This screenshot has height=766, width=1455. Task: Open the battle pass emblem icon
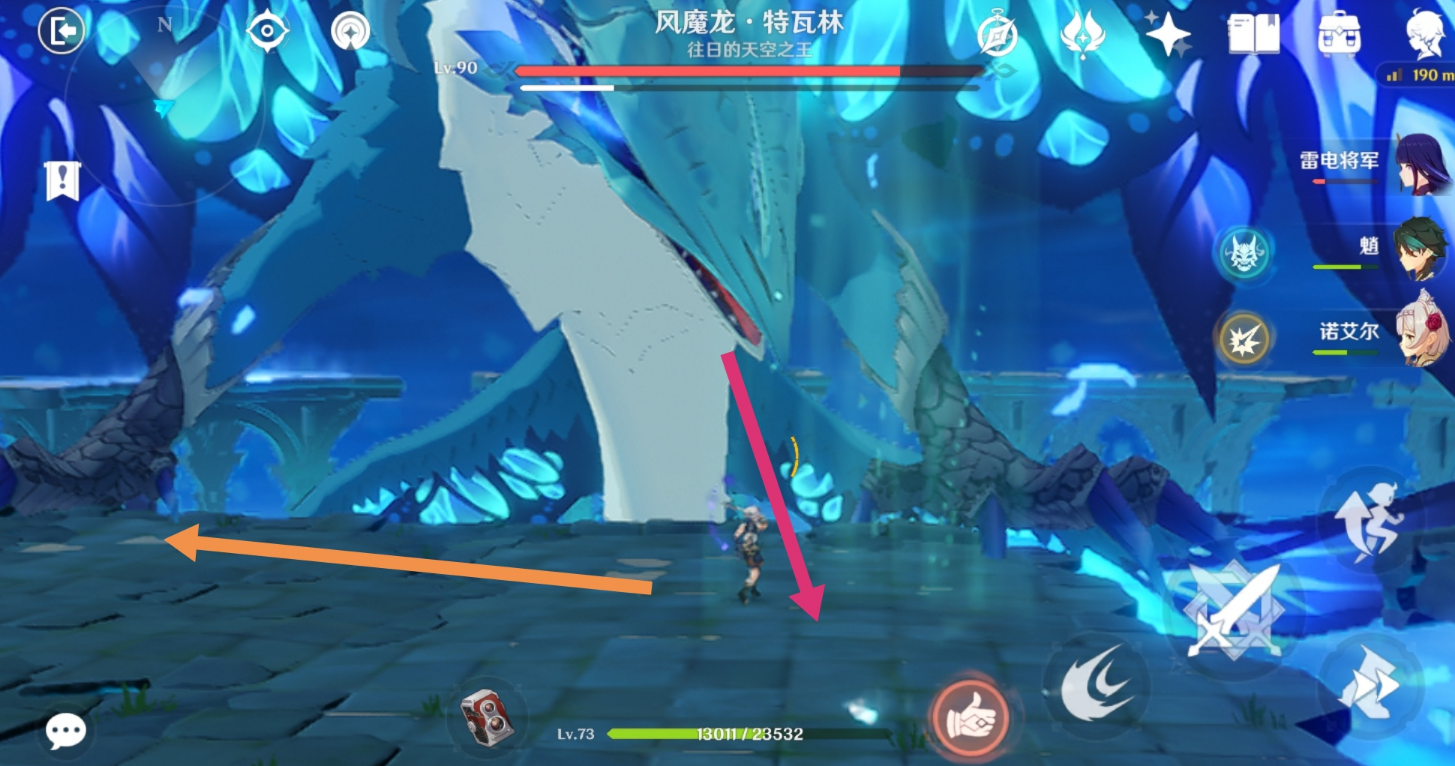coord(1083,35)
